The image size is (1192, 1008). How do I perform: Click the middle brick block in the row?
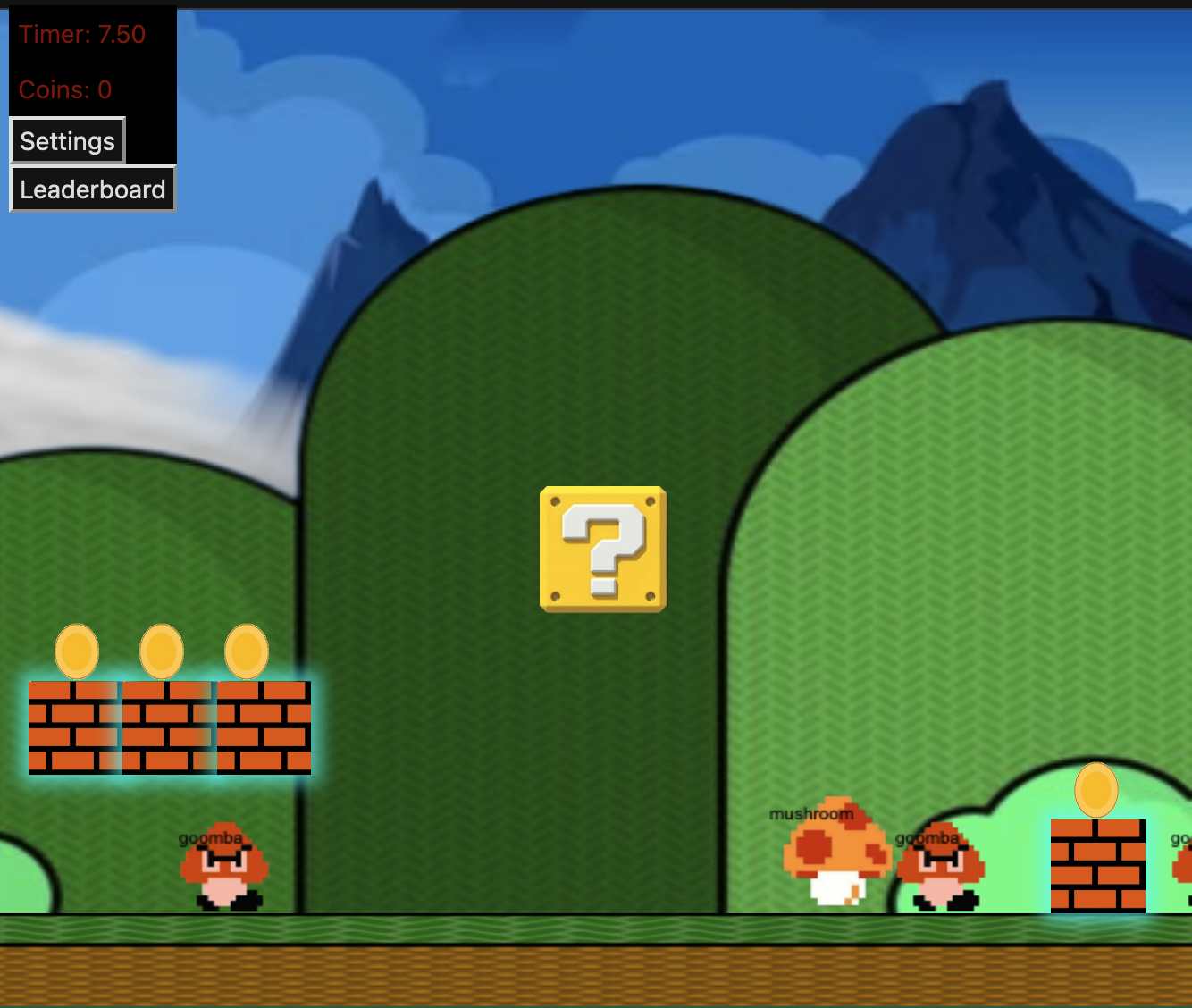pyautogui.click(x=168, y=726)
